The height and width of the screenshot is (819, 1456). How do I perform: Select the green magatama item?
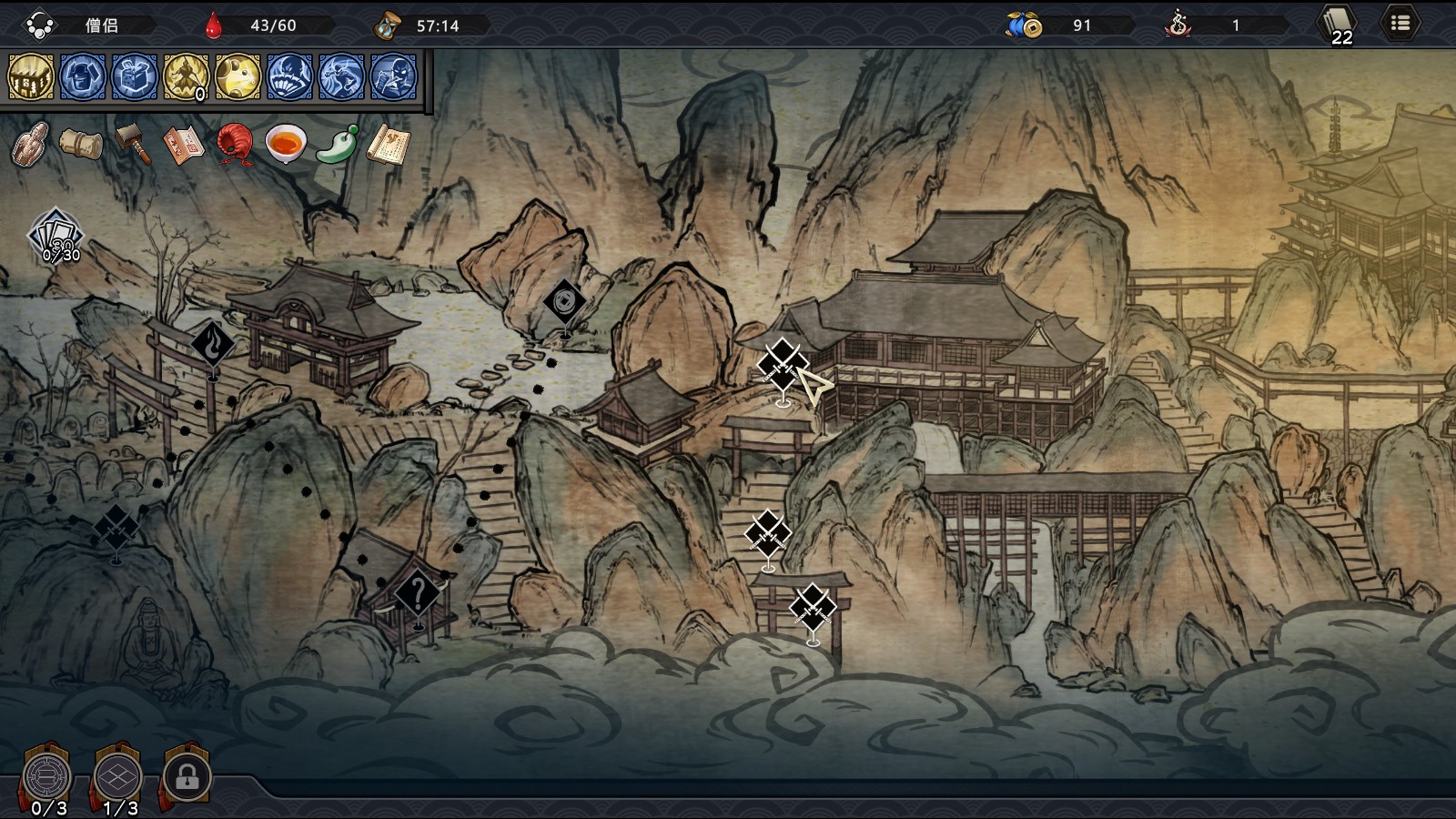(337, 146)
